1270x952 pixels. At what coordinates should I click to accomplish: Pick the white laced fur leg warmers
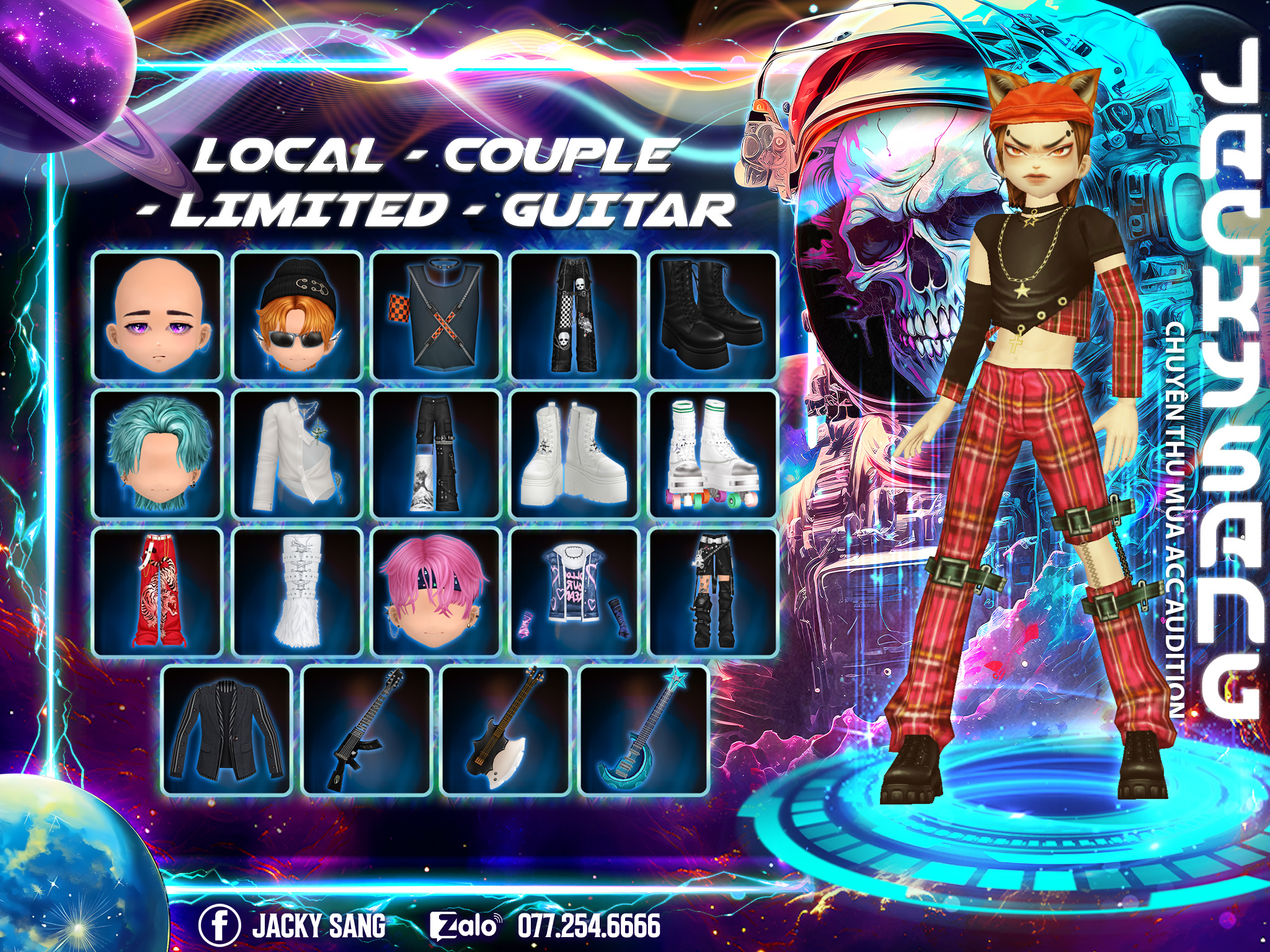[297, 593]
